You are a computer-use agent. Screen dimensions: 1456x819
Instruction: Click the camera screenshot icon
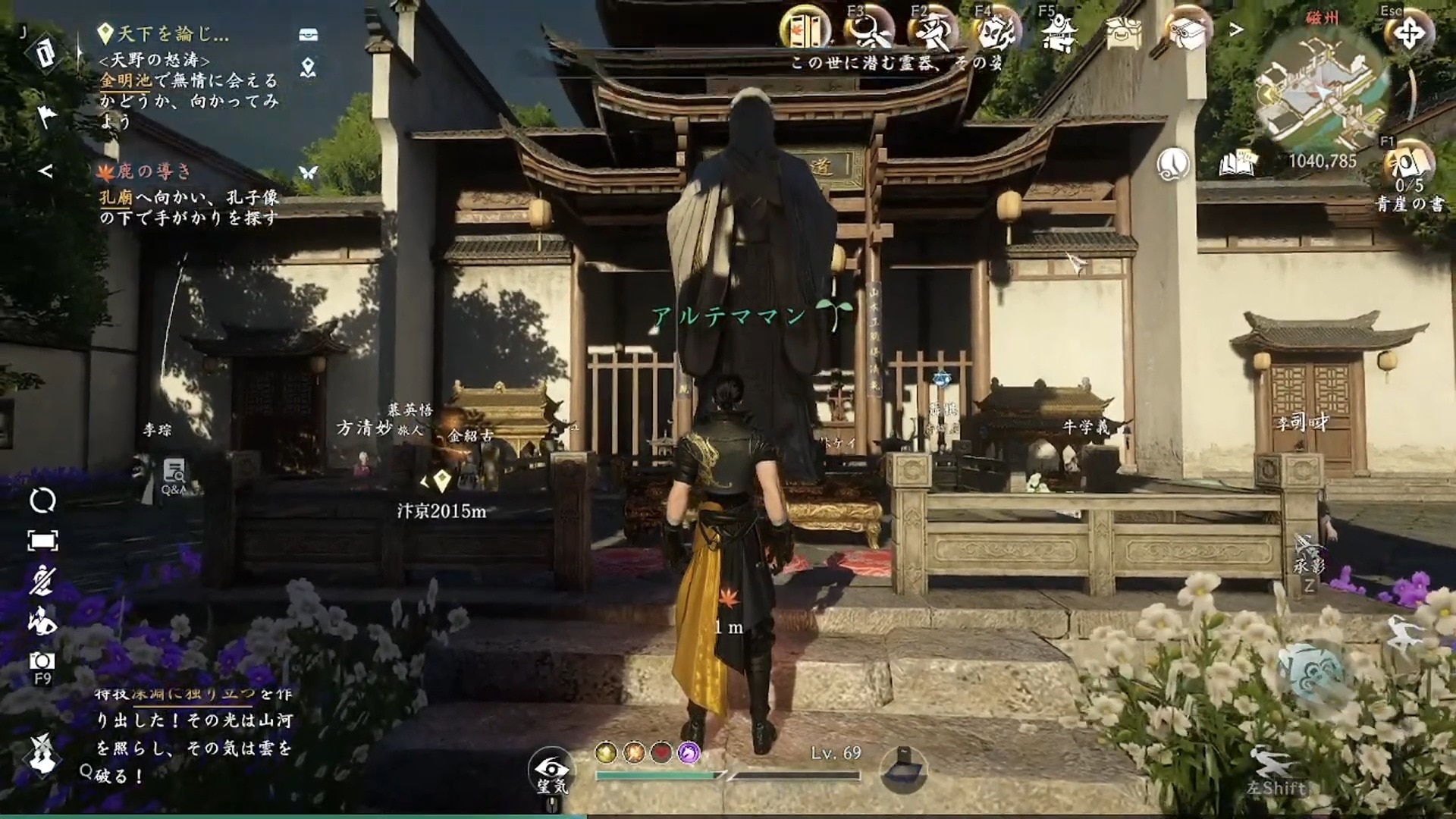pos(42,661)
